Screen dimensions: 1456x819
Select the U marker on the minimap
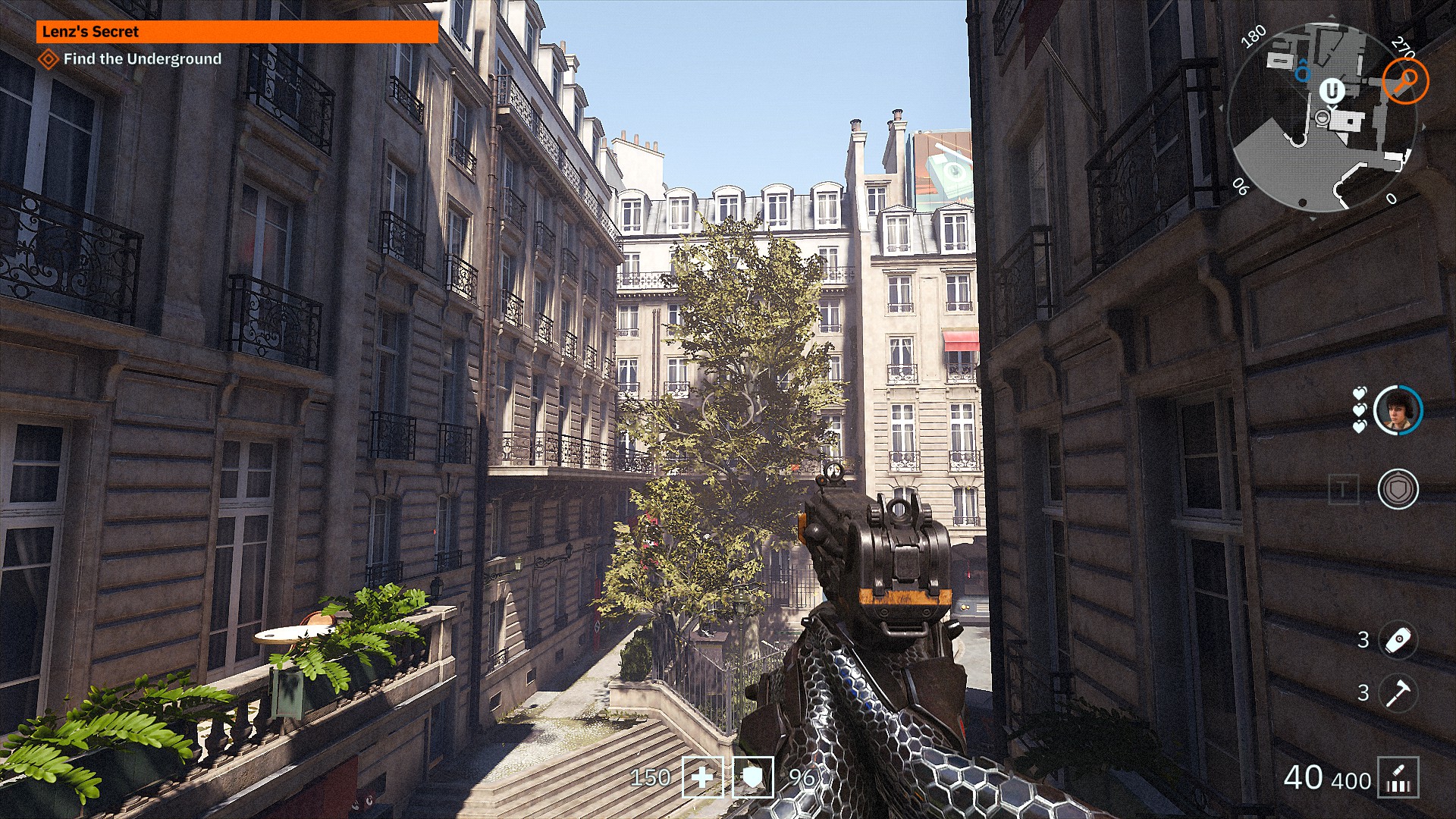tap(1332, 91)
